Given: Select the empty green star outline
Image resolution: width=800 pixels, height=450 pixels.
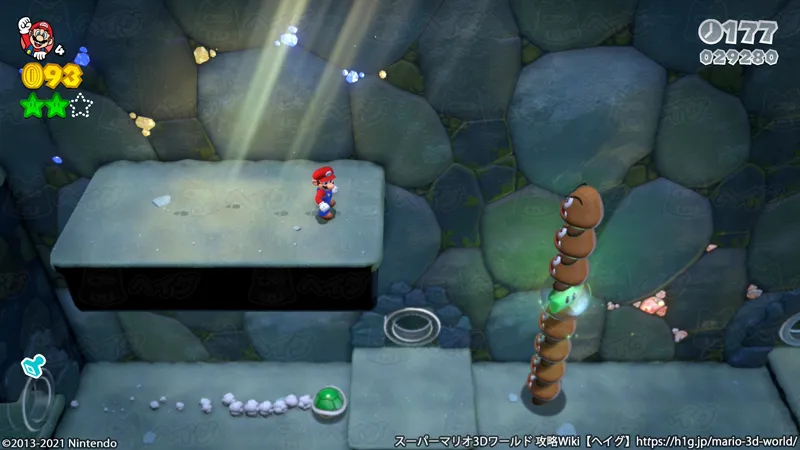Looking at the screenshot, I should click(81, 104).
